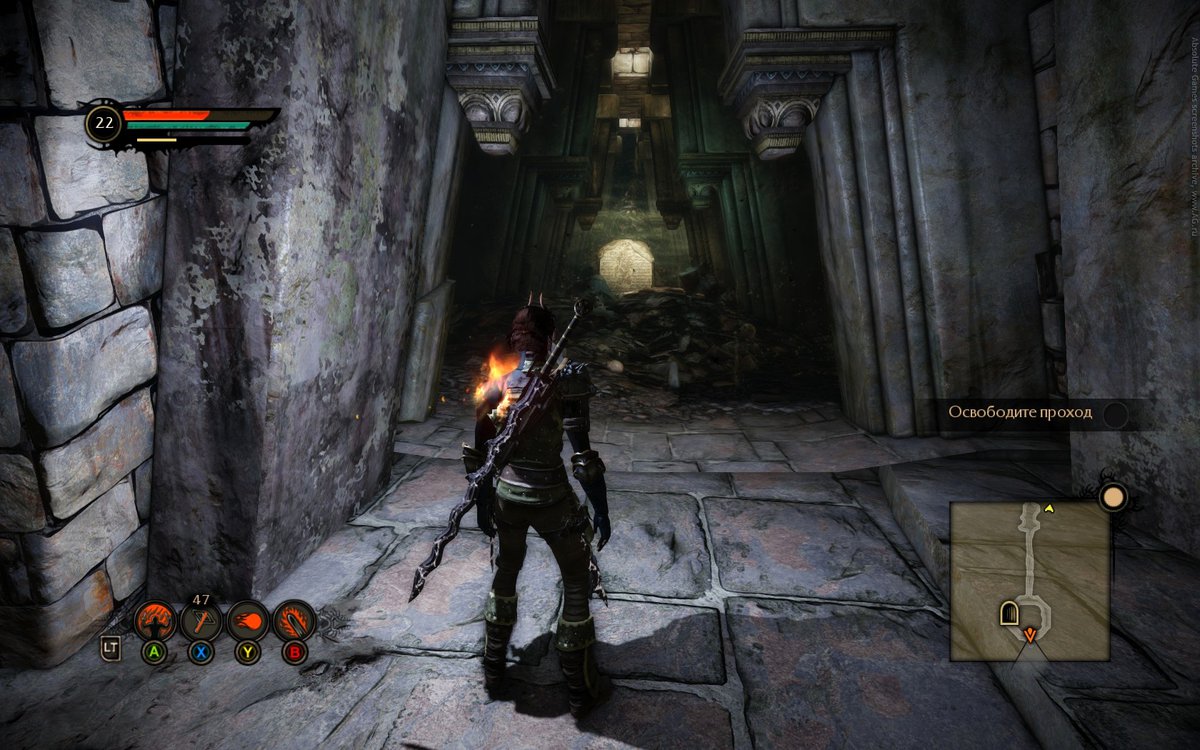Viewport: 1200px width, 750px height.
Task: Cast the fireball ability
Action: click(x=247, y=621)
